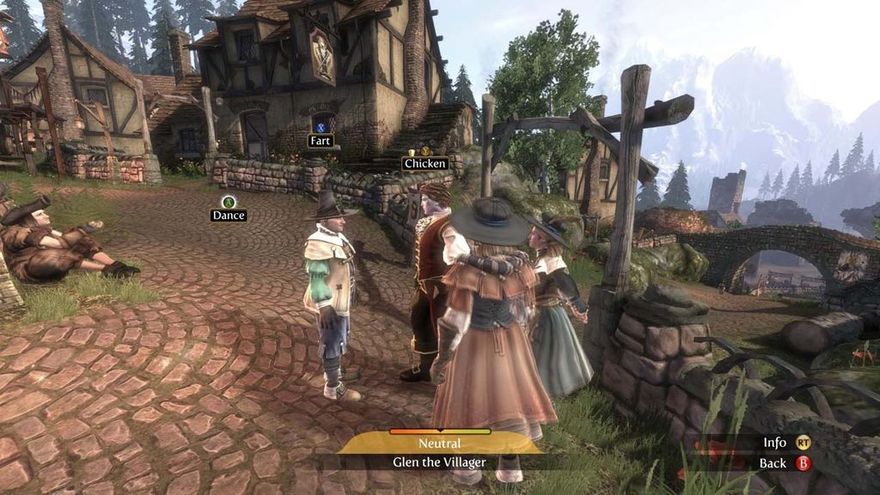Viewport: 880px width, 495px height.
Task: Pick the Chicken expression option
Action: pyautogui.click(x=424, y=162)
